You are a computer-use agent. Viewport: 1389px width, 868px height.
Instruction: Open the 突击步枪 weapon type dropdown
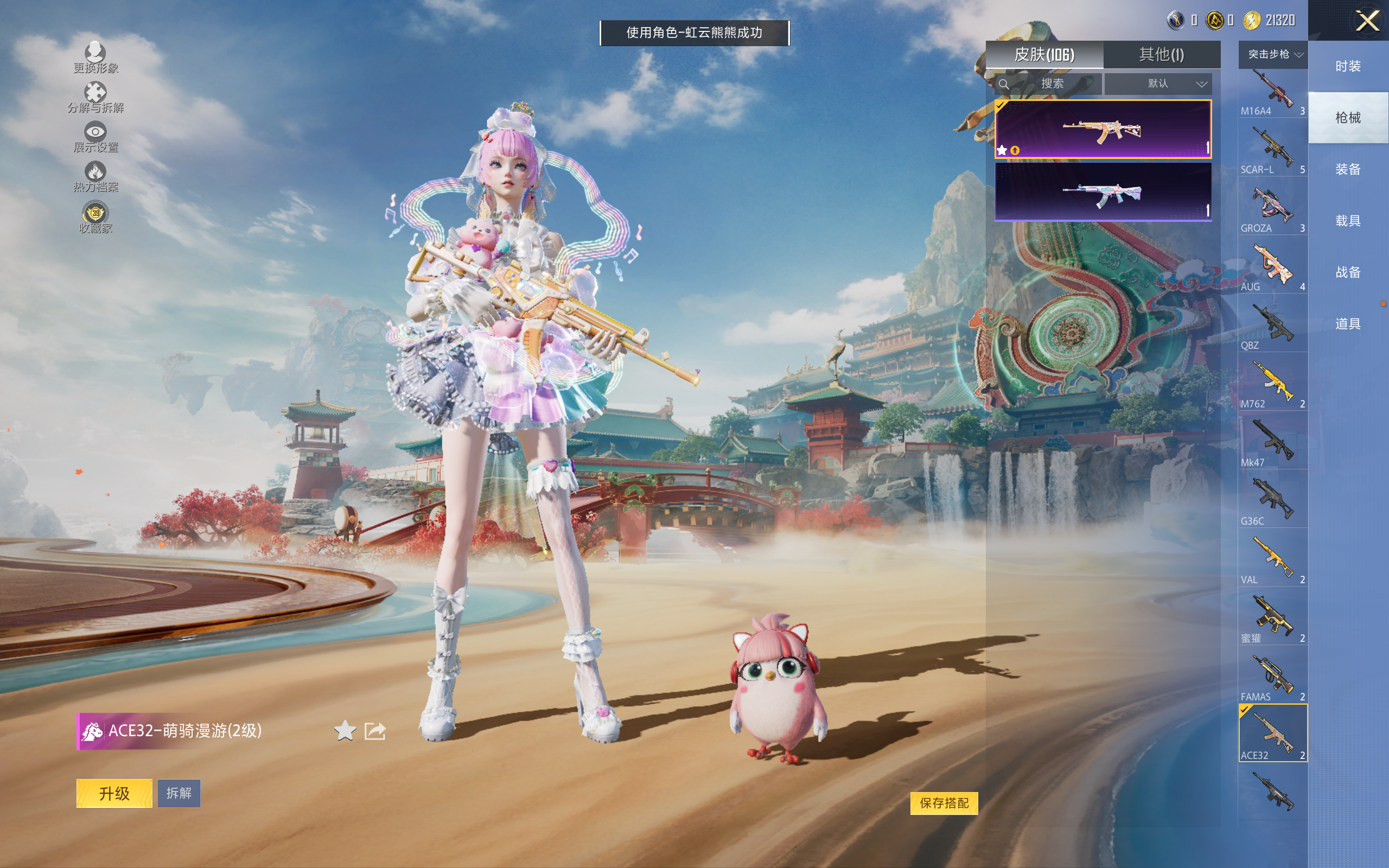(1272, 55)
